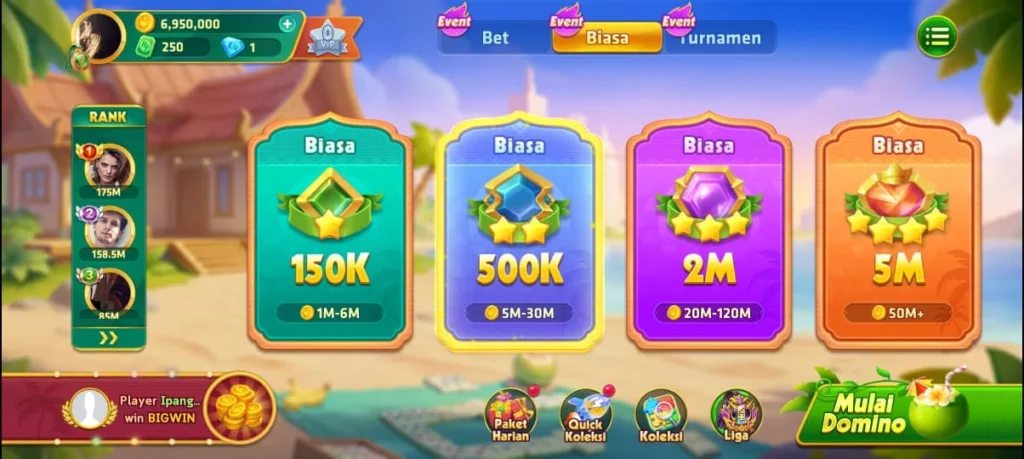Click the BIGWIN winner announcement banner
This screenshot has width=1024, height=459.
140,408
